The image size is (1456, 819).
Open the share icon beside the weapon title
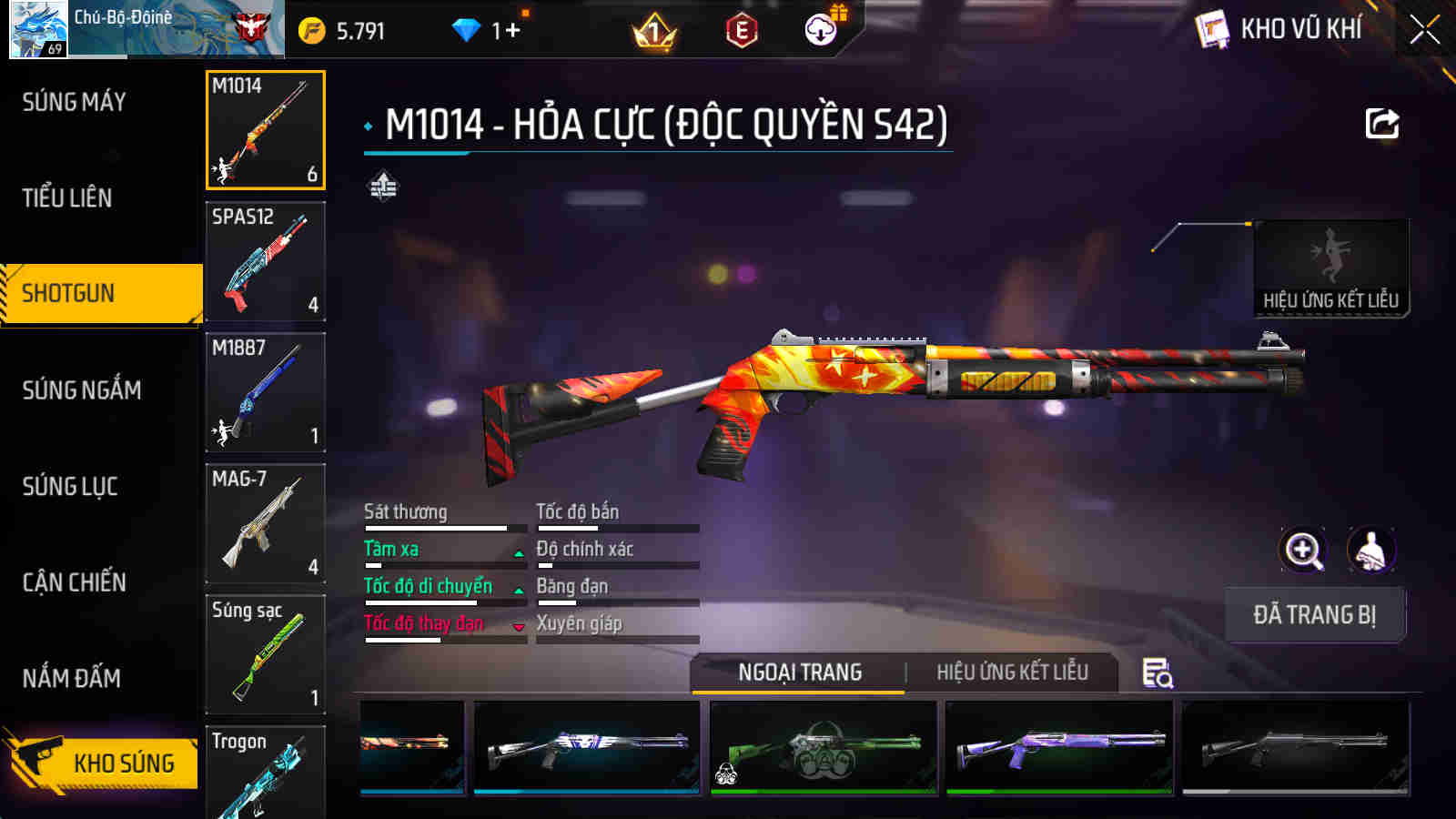point(1381,123)
